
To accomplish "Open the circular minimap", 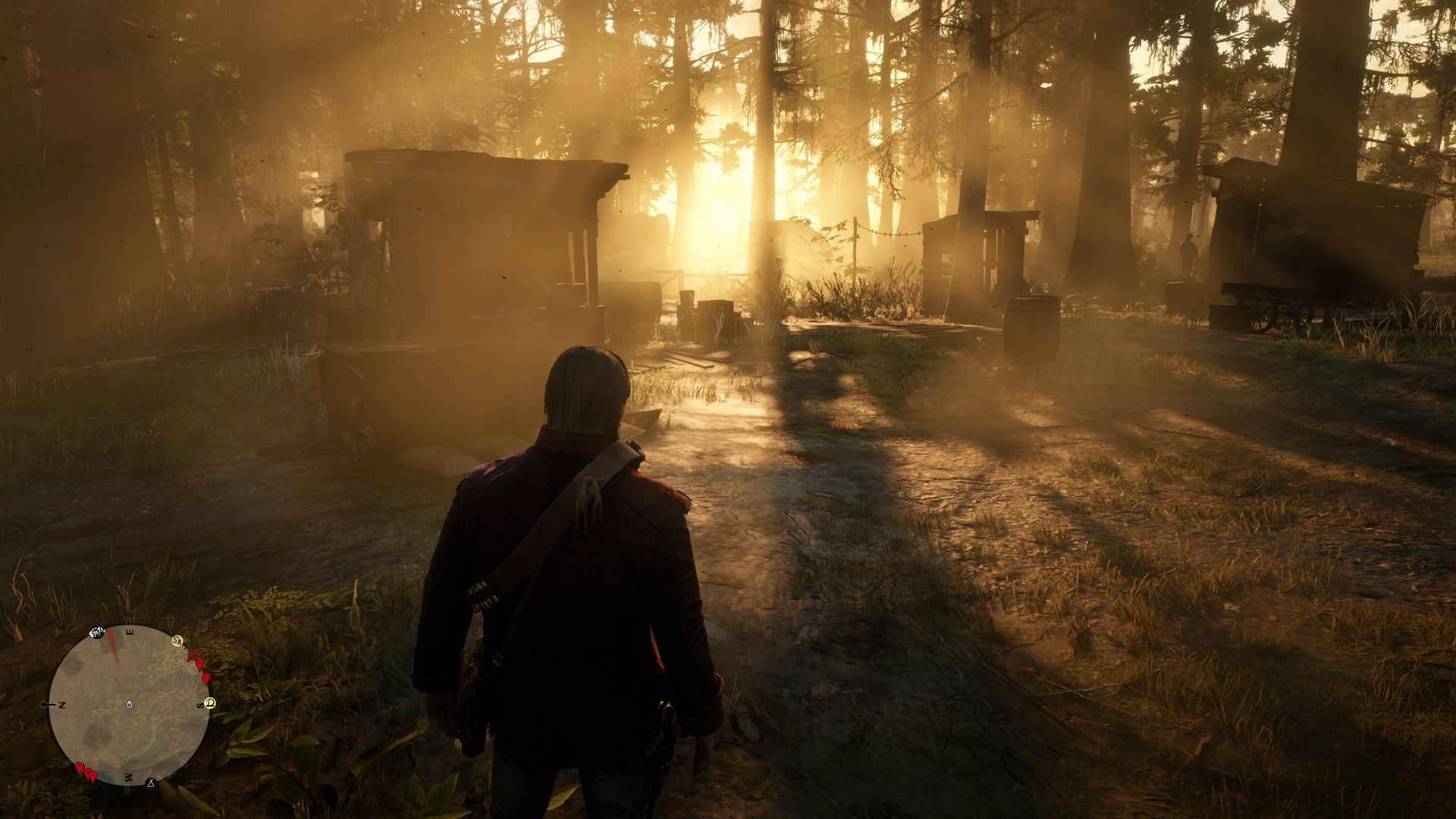I will (x=129, y=705).
